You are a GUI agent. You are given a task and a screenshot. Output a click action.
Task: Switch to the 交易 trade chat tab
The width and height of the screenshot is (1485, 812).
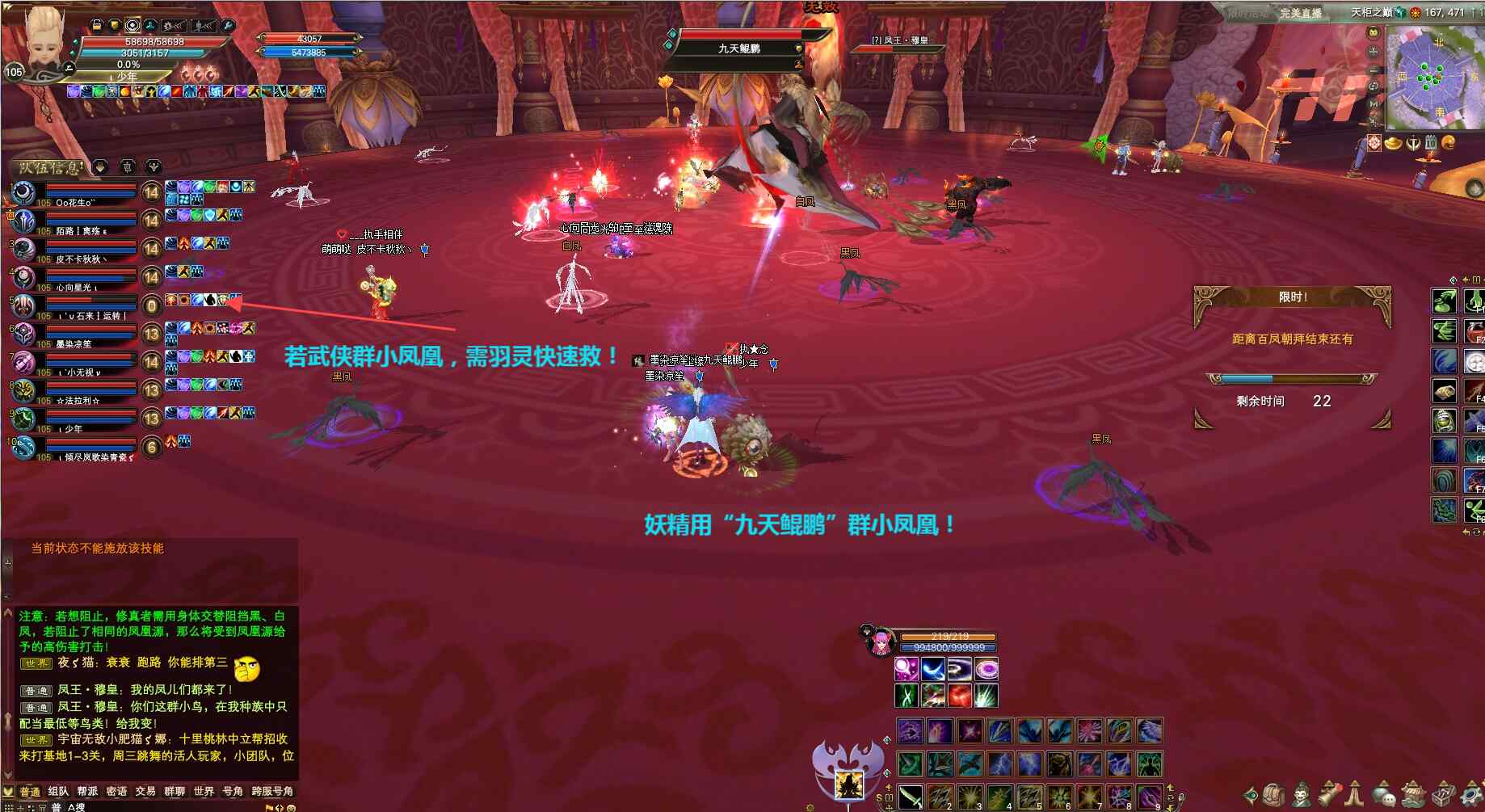145,792
